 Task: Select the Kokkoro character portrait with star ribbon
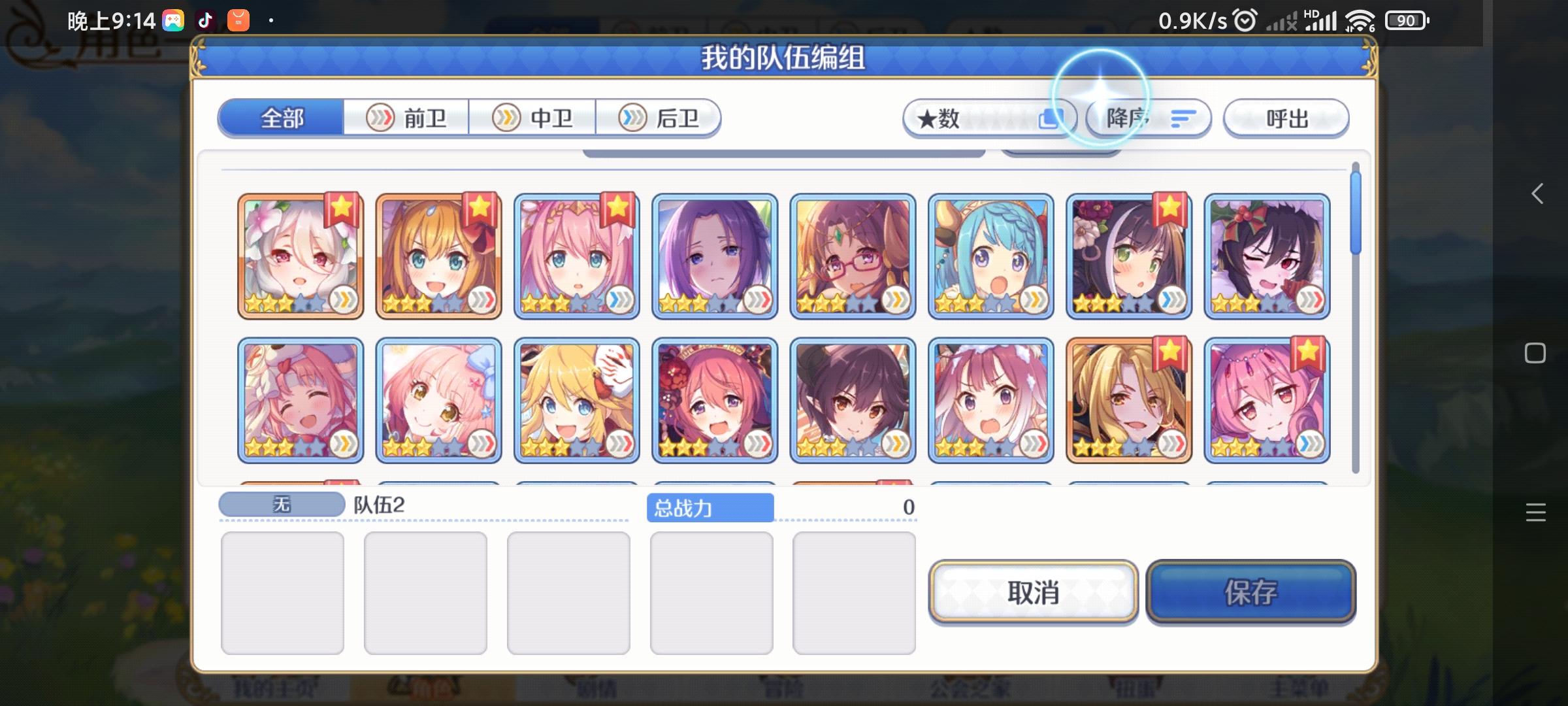pos(301,255)
